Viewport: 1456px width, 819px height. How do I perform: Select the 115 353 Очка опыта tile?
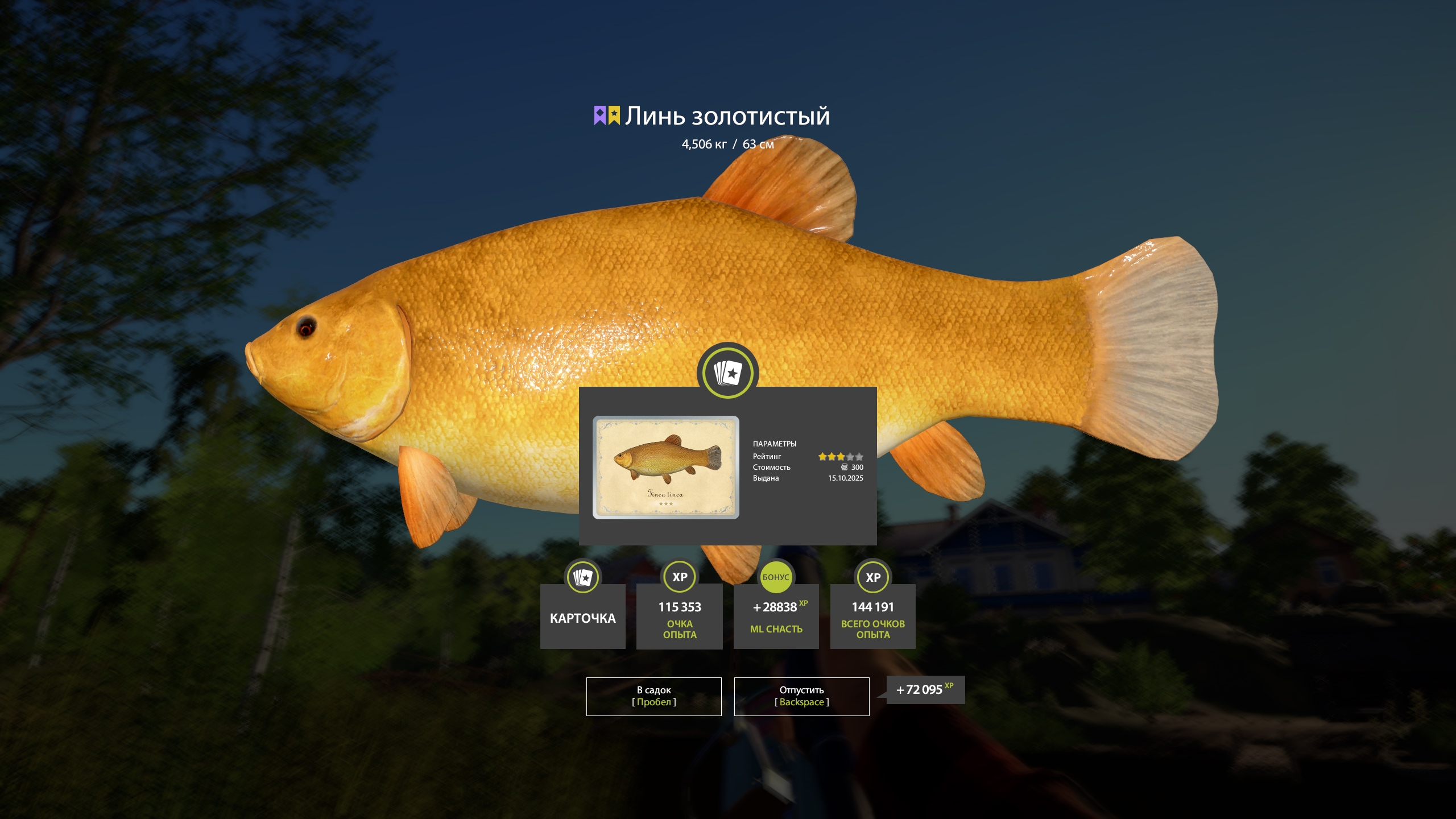pyautogui.click(x=679, y=617)
